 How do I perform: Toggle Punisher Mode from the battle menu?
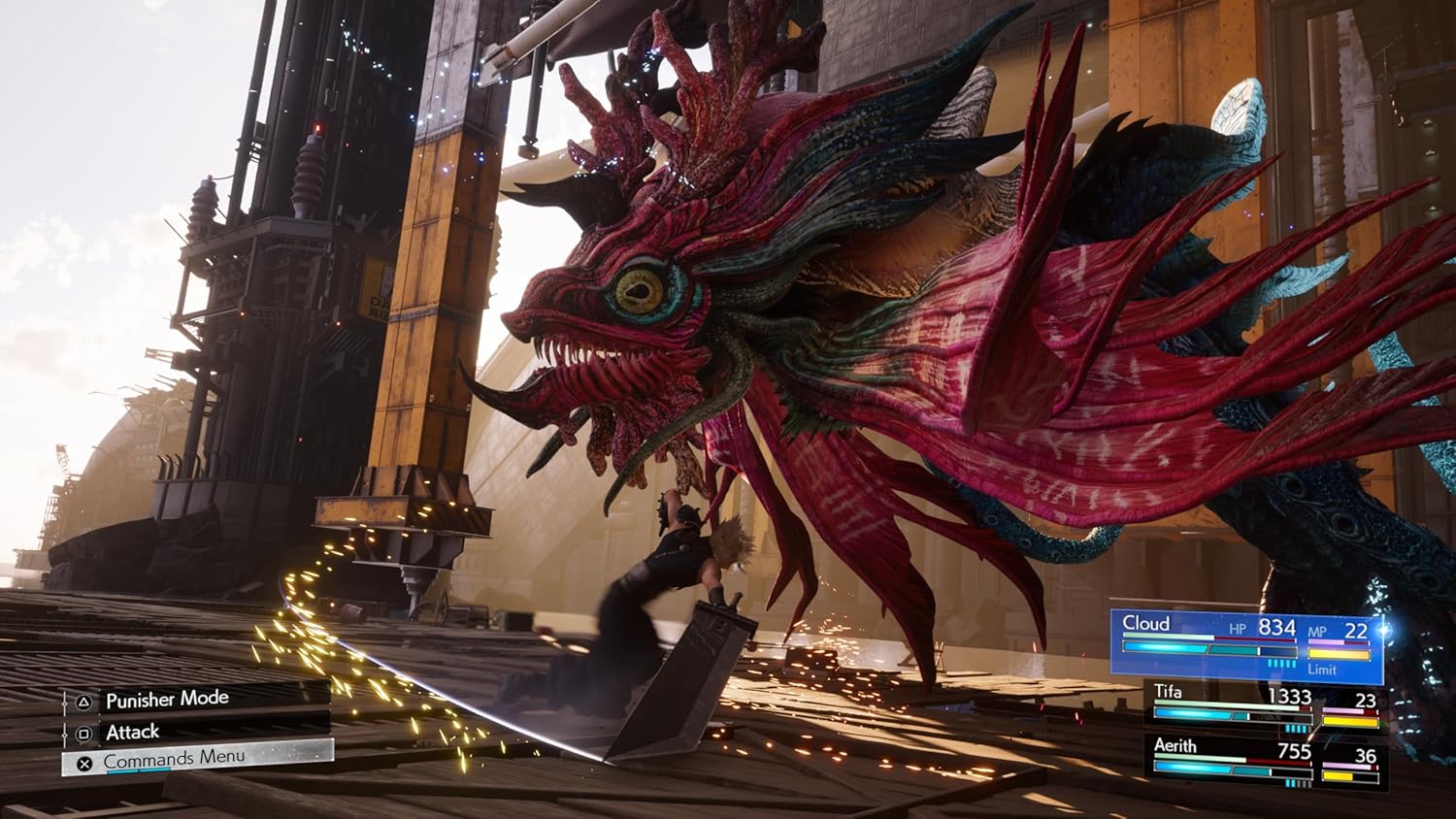tap(166, 700)
